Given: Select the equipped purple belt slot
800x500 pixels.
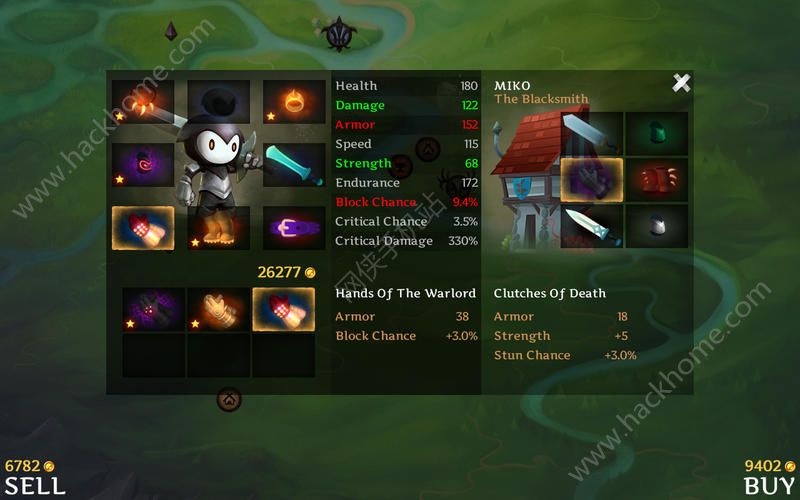Looking at the screenshot, I should 294,228.
